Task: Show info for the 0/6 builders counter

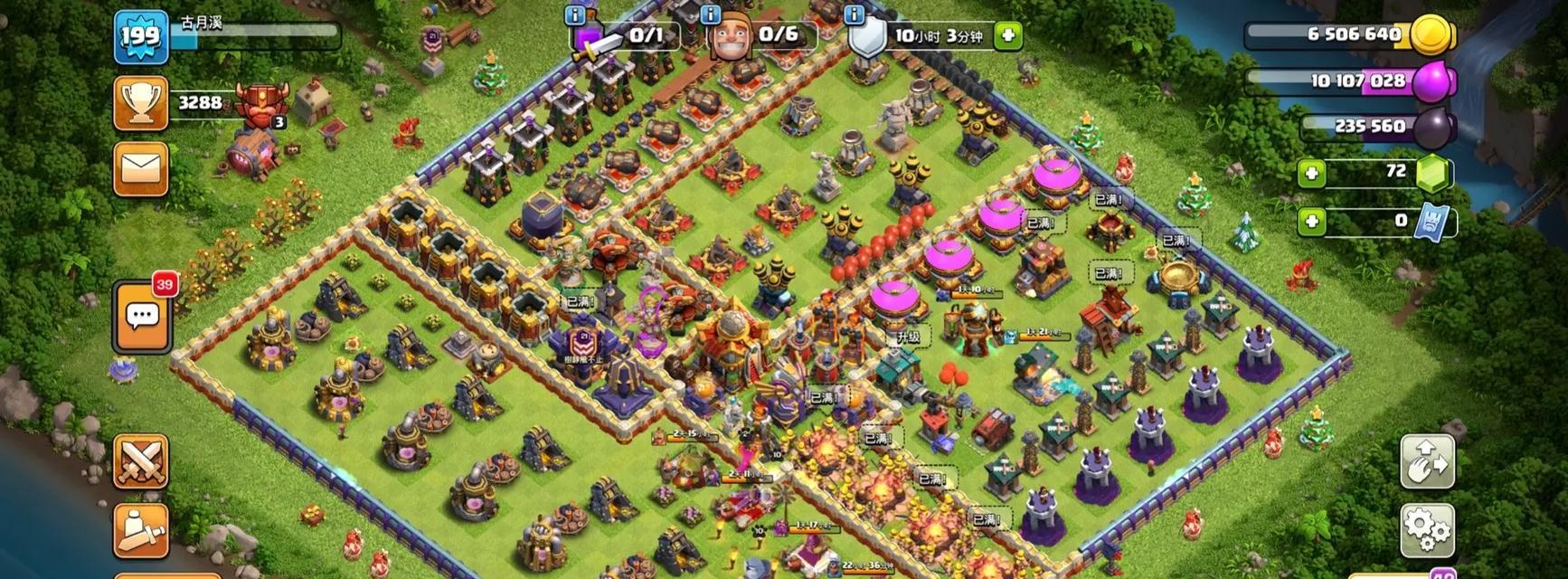Action: click(711, 15)
